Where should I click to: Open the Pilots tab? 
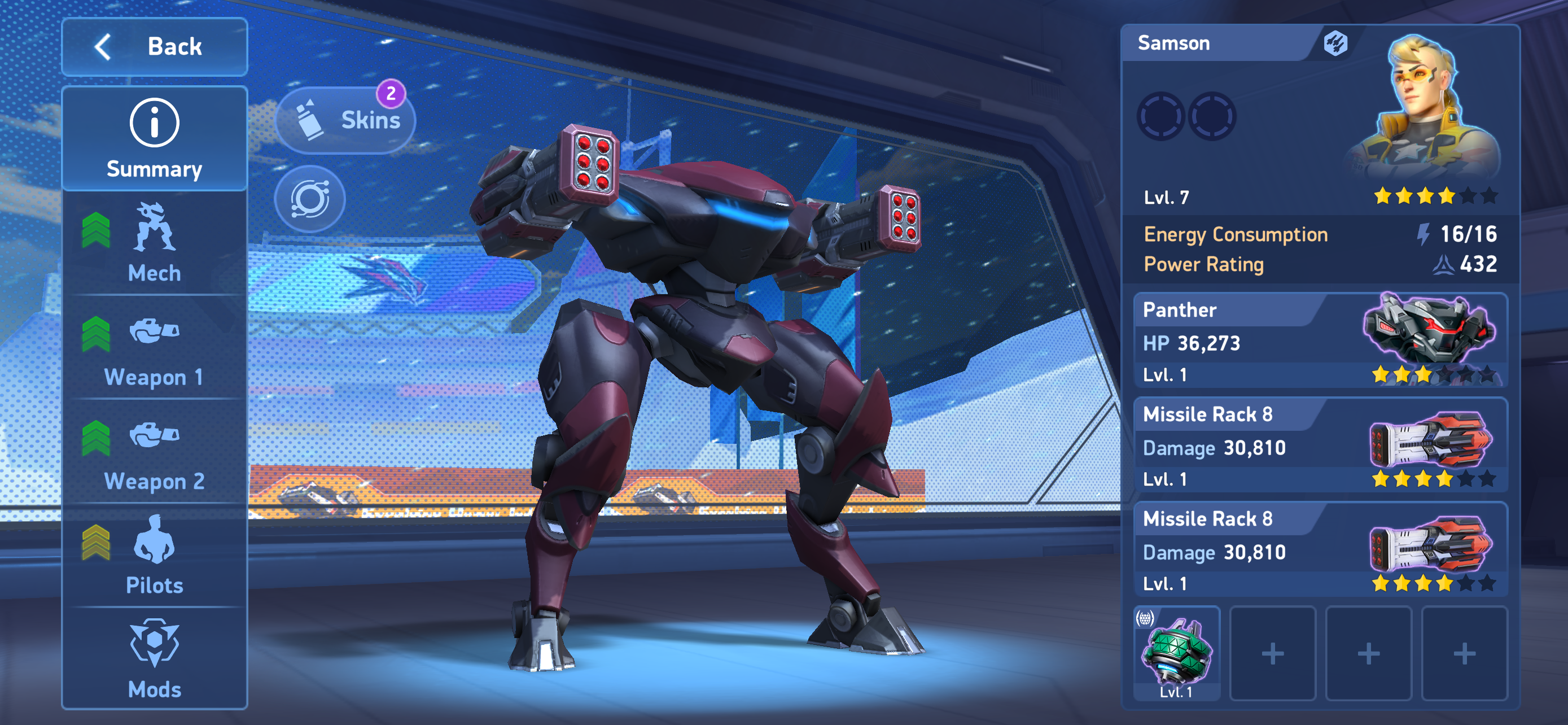(x=155, y=555)
